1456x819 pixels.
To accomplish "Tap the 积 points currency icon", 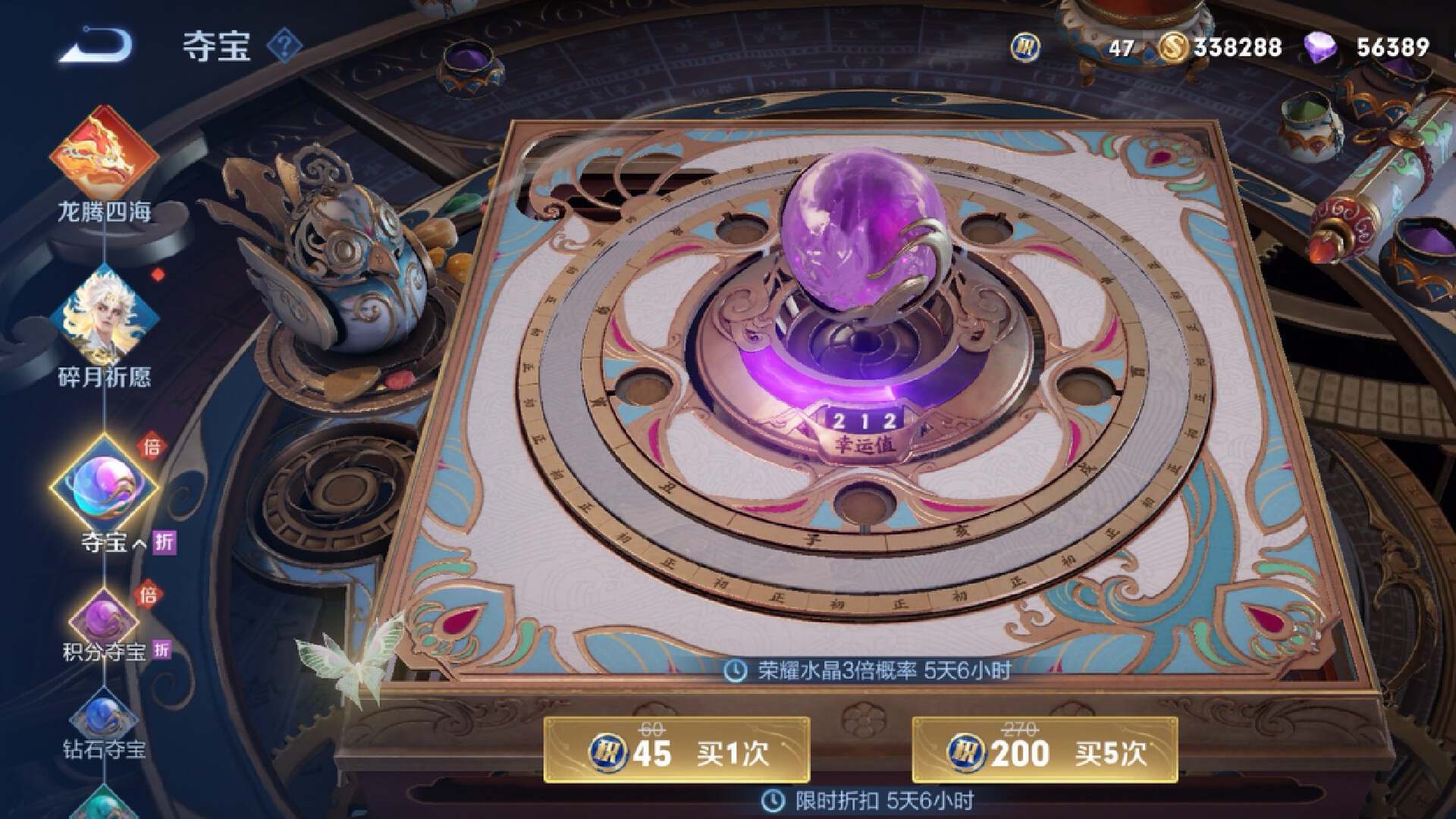I will 1025,48.
